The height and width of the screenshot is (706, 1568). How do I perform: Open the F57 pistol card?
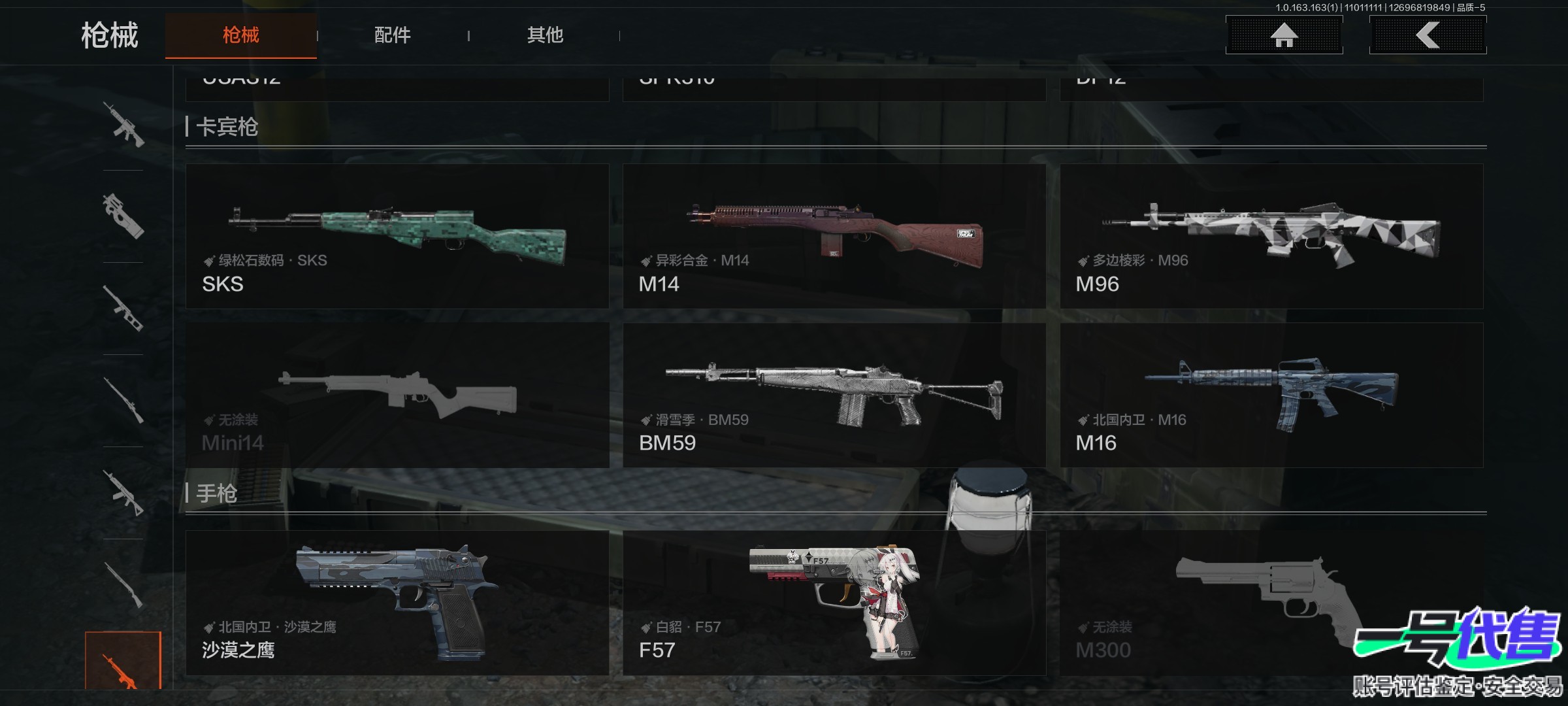(834, 603)
